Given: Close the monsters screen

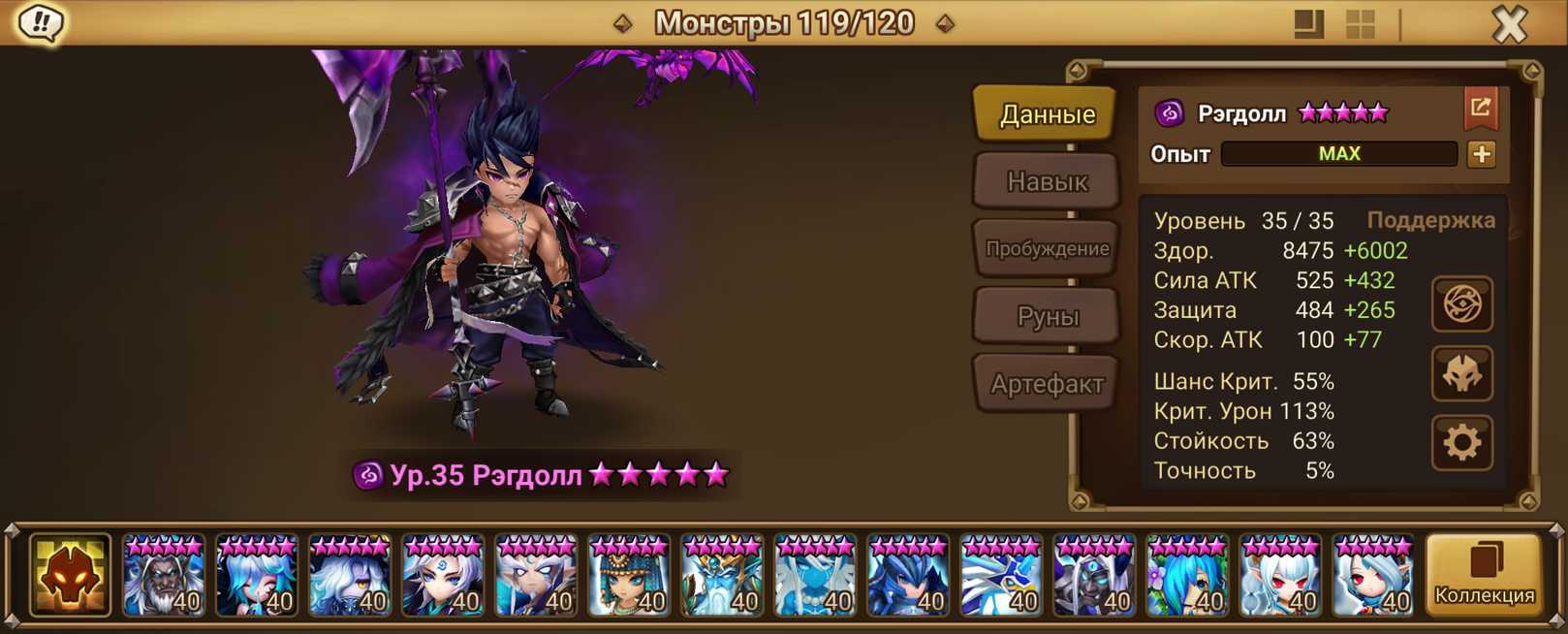Looking at the screenshot, I should (1509, 24).
